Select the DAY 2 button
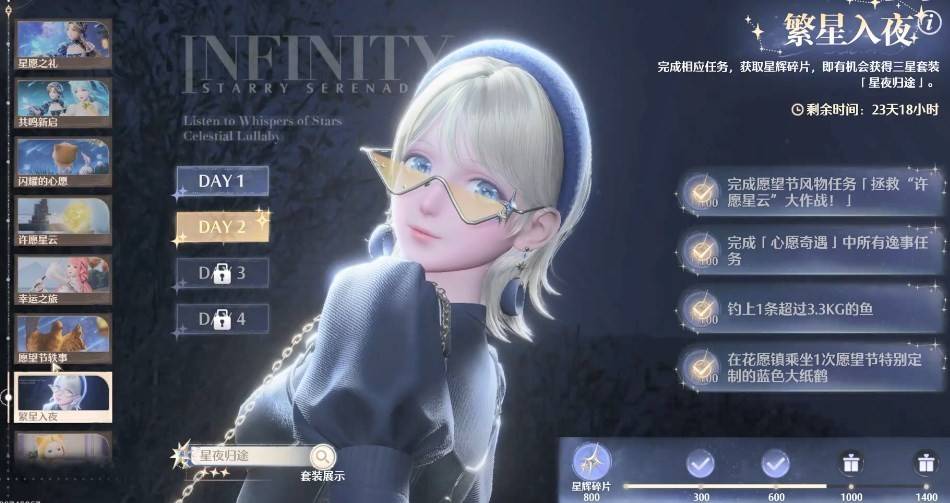Screen dimensions: 950x503 point(222,227)
